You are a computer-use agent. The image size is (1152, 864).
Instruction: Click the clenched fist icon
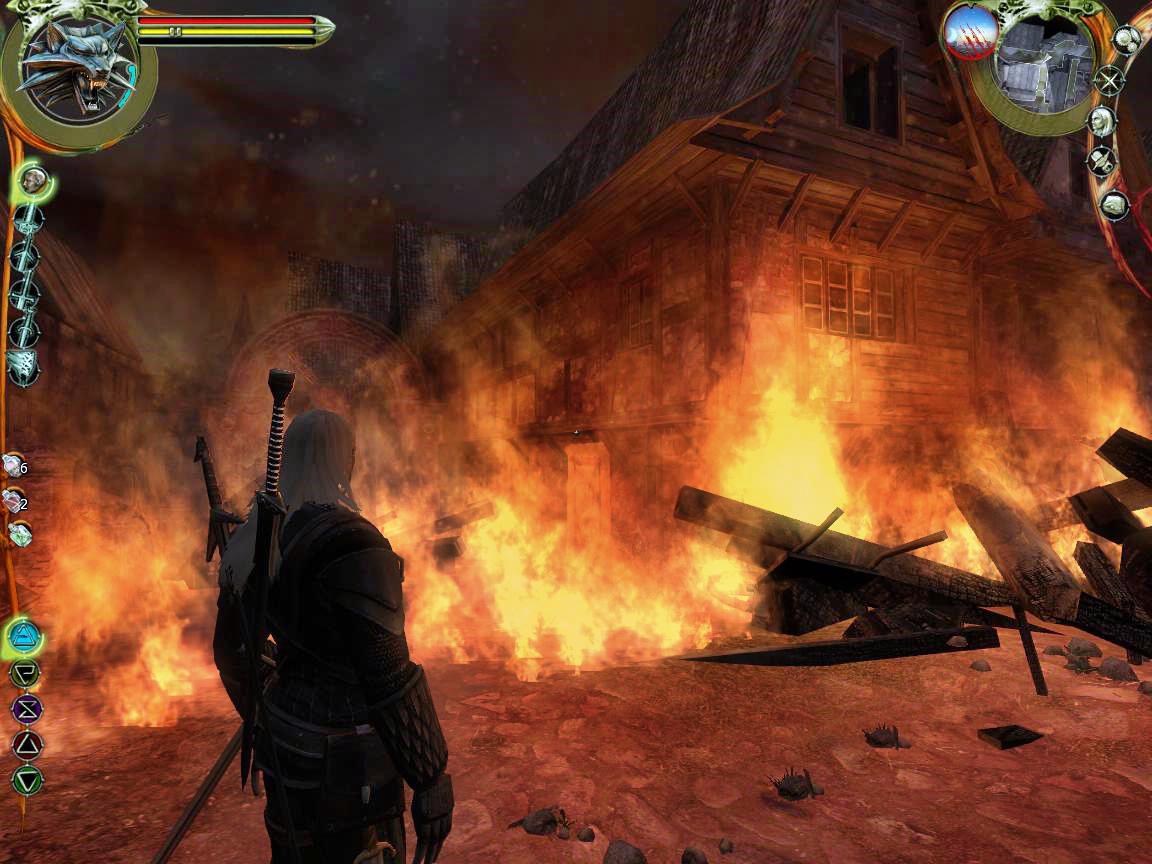[x=1114, y=205]
